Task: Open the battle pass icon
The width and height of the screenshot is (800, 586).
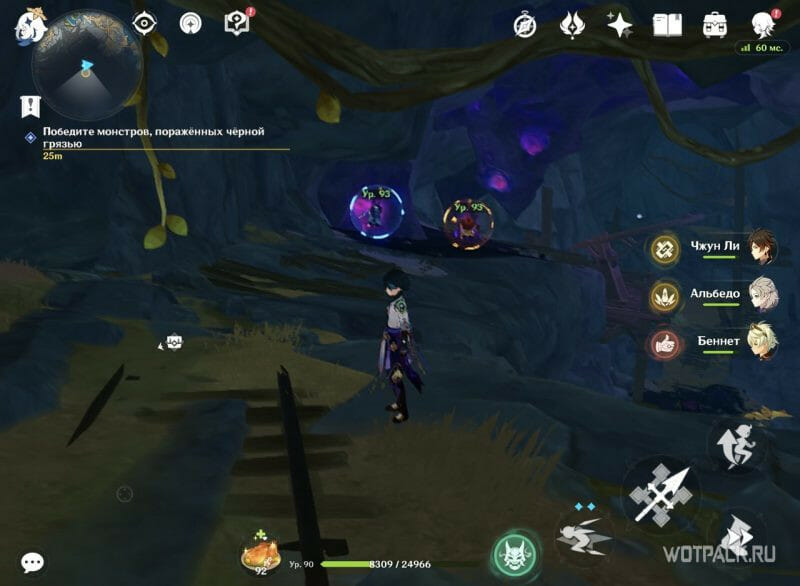Action: (573, 23)
